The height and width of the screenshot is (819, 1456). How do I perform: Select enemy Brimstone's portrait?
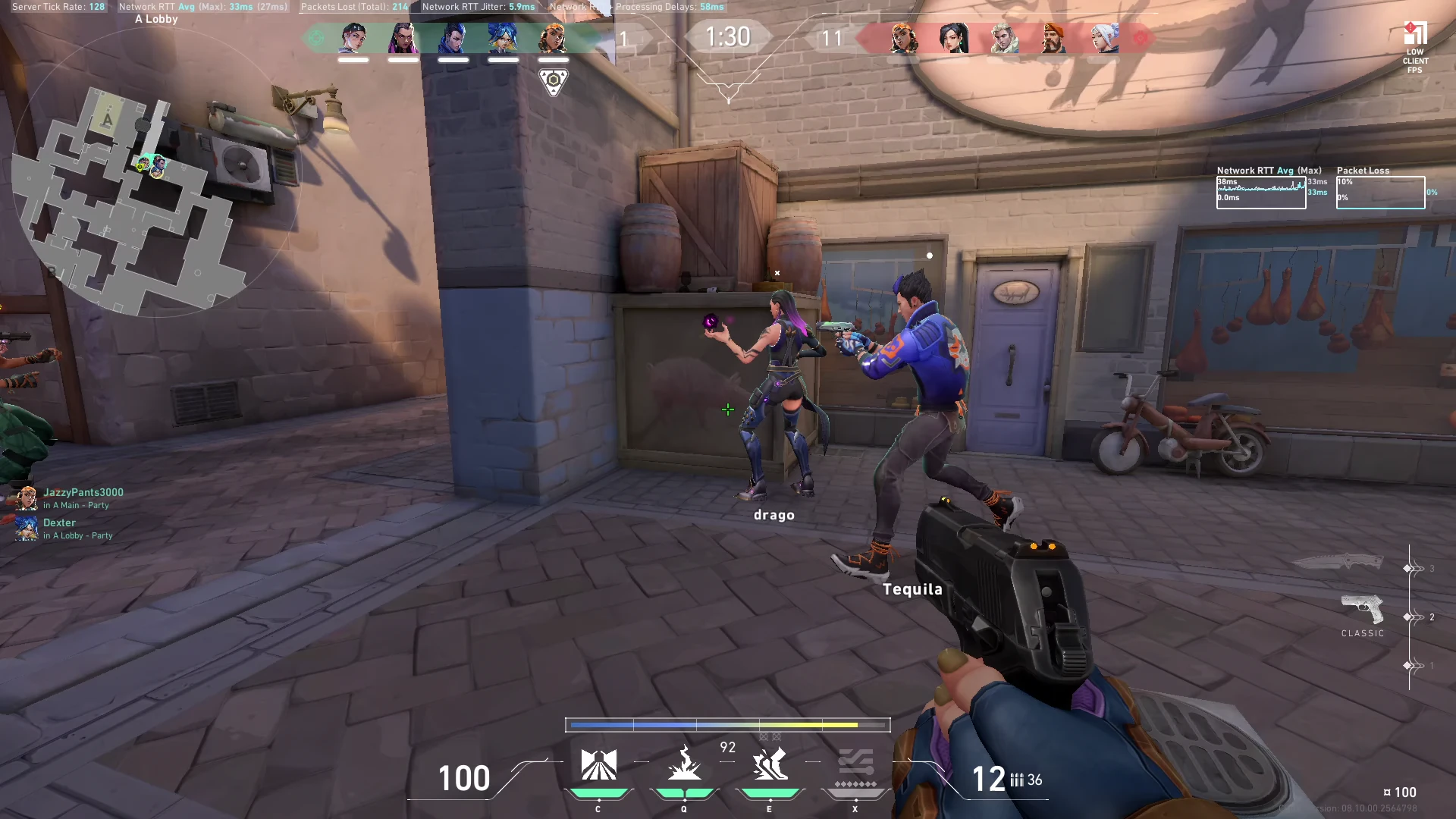point(1053,38)
